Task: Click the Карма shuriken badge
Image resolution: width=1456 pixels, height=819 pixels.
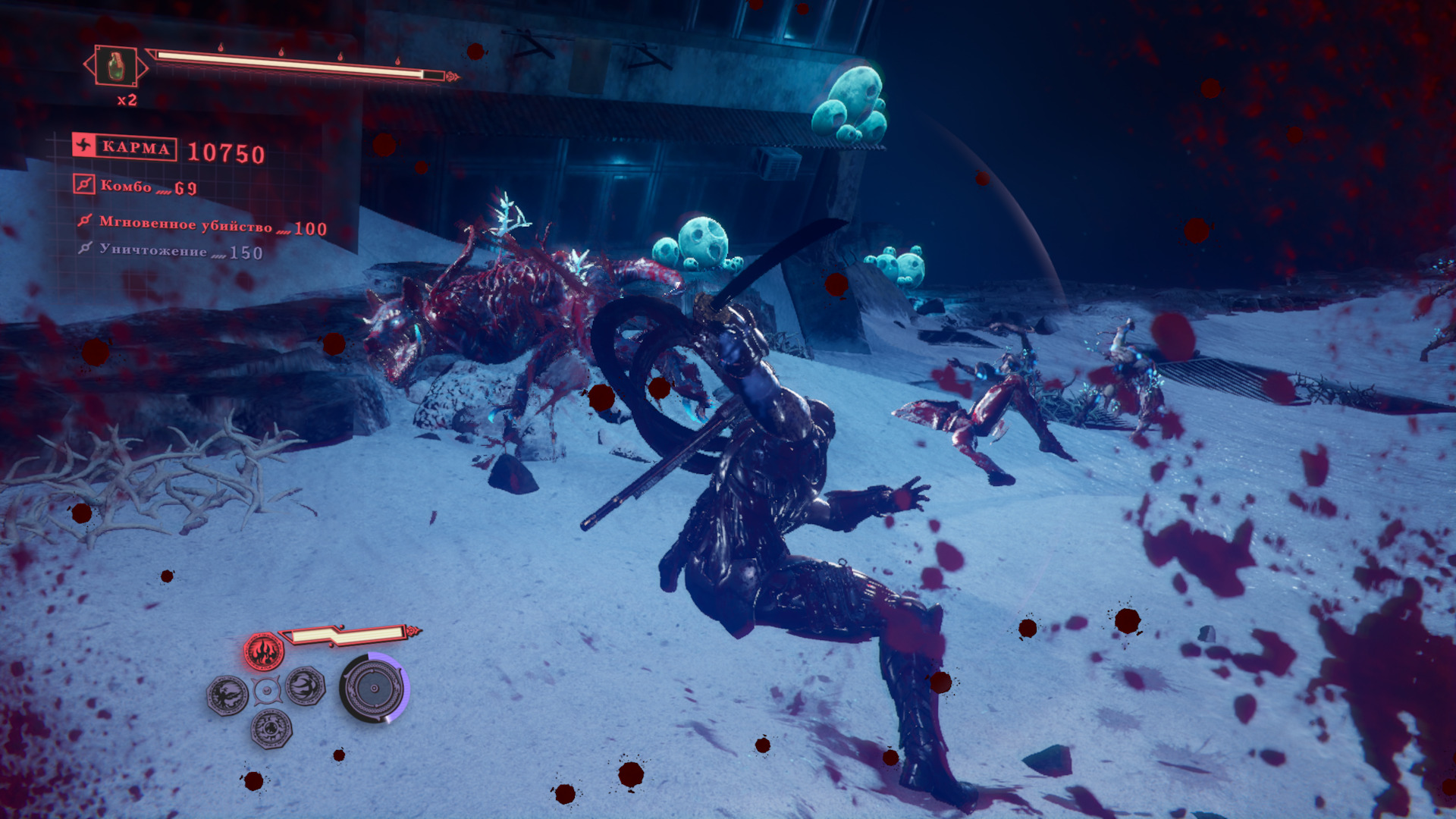Action: (84, 146)
